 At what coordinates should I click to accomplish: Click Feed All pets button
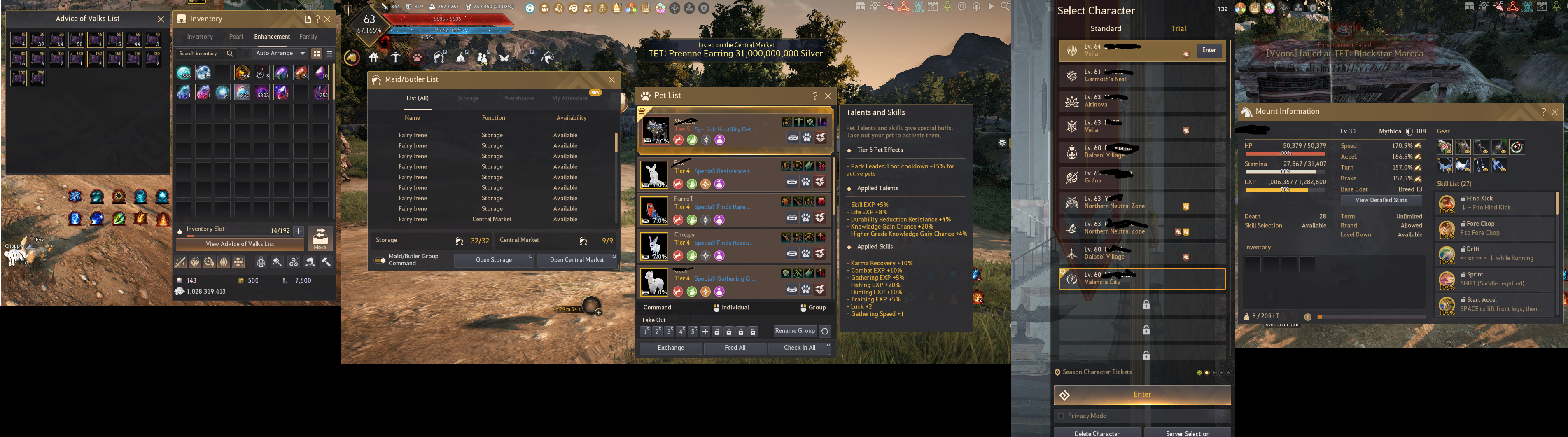(x=735, y=348)
